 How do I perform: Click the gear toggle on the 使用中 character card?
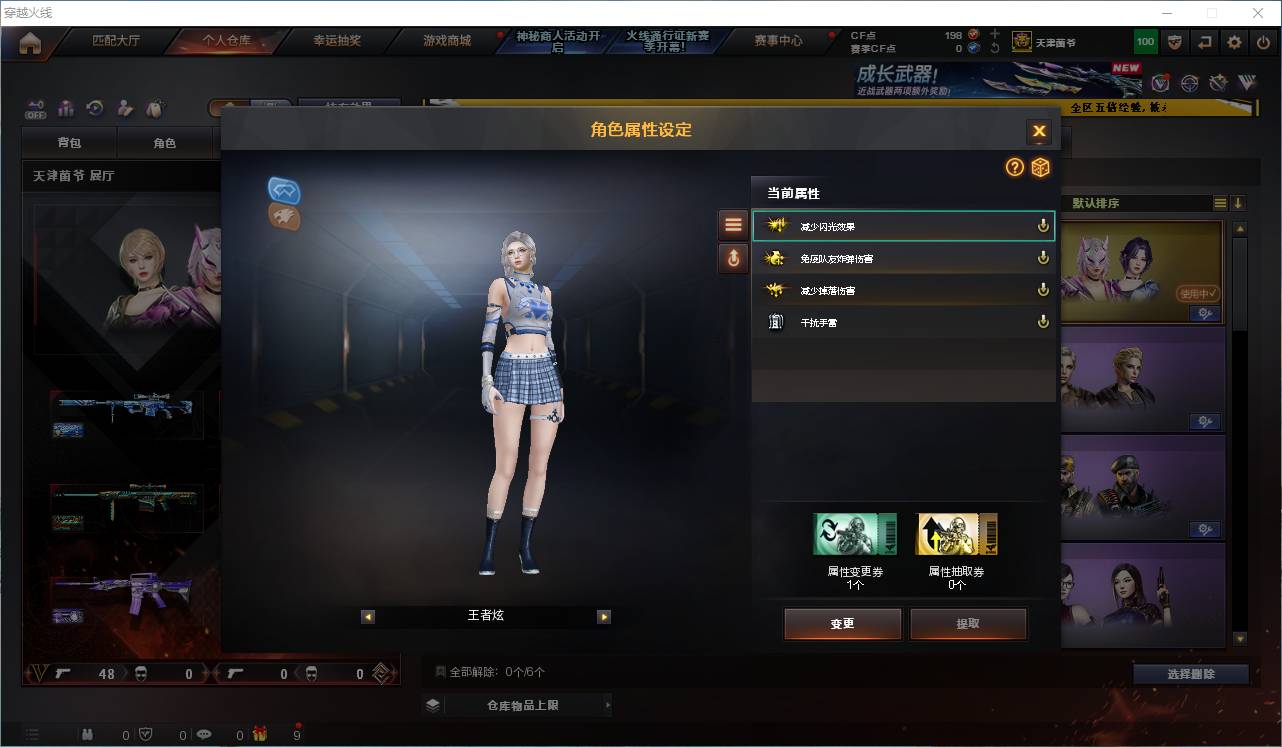1204,313
